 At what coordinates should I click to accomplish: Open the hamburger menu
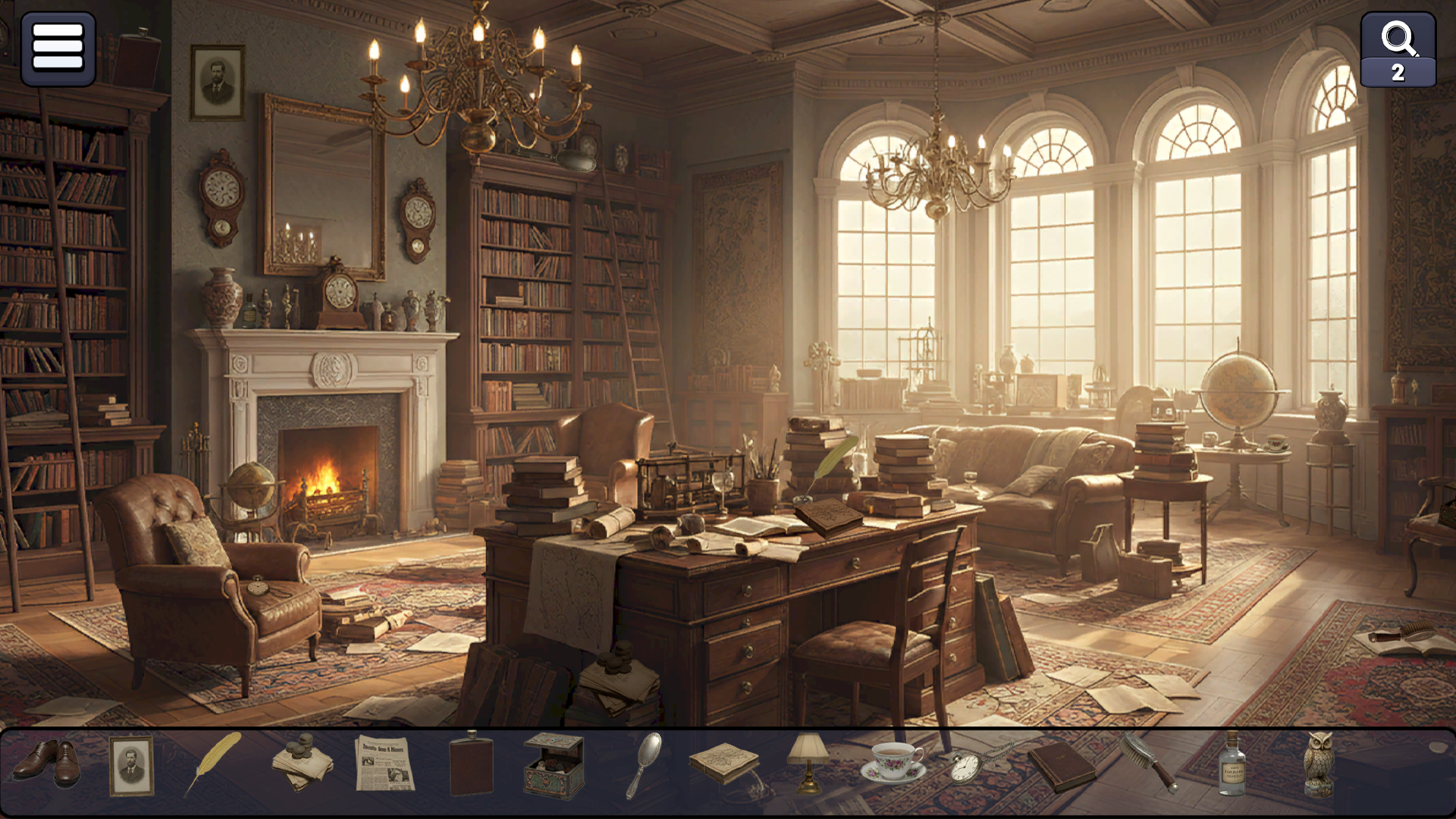[x=58, y=49]
